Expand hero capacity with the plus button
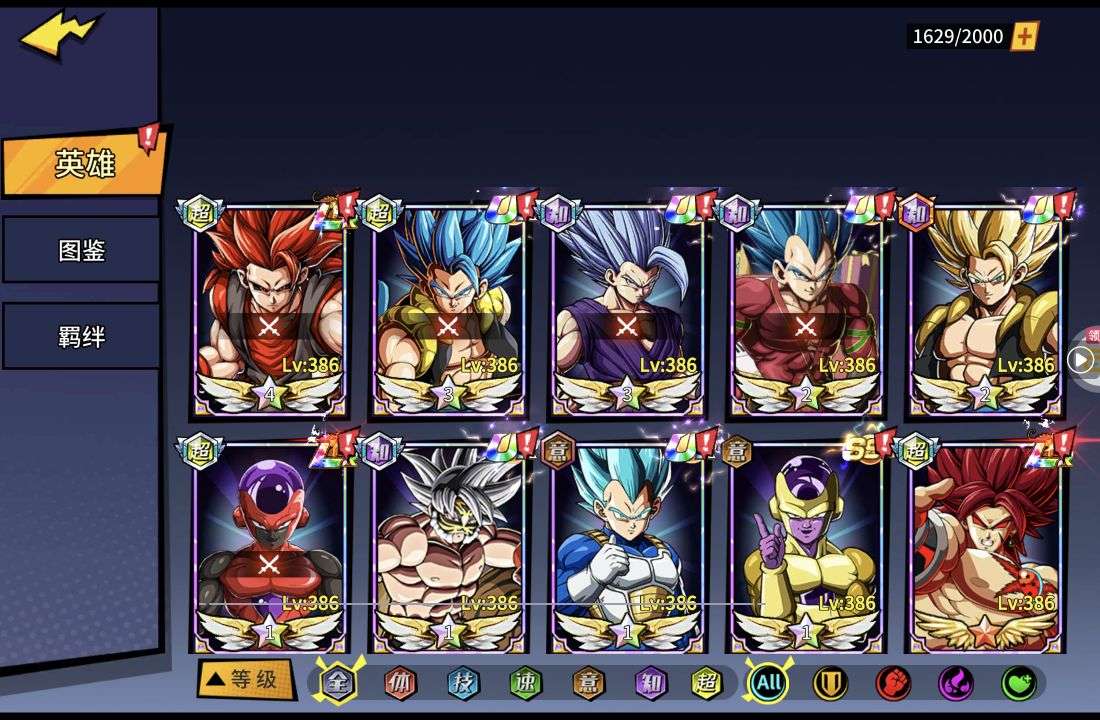 tap(1025, 37)
